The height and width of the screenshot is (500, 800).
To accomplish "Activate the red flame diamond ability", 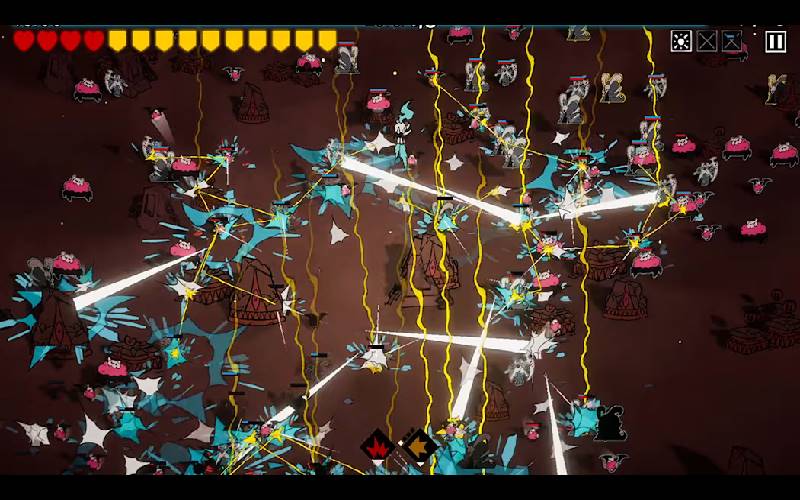I will 377,446.
